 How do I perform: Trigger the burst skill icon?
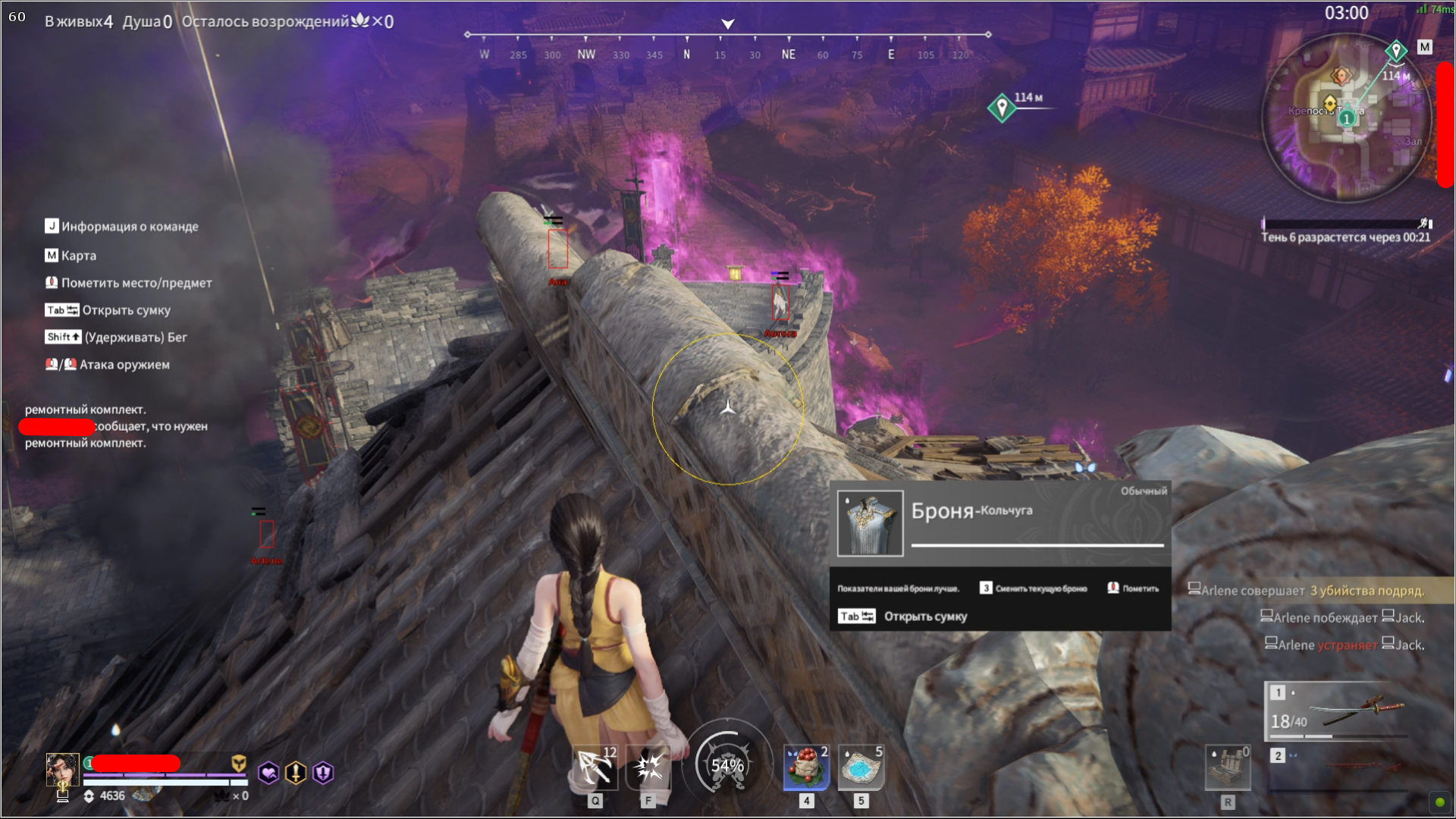pos(648,767)
